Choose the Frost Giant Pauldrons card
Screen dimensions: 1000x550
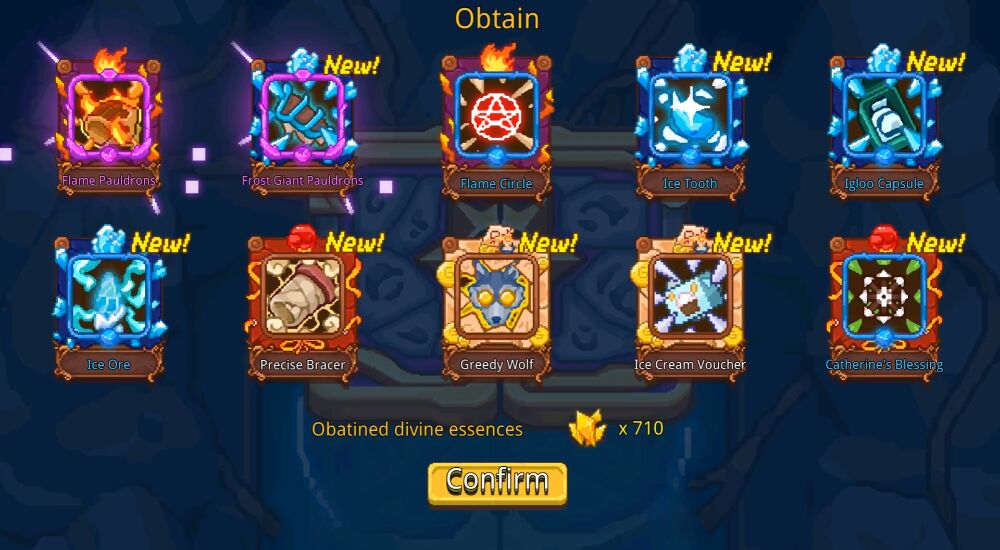point(302,118)
